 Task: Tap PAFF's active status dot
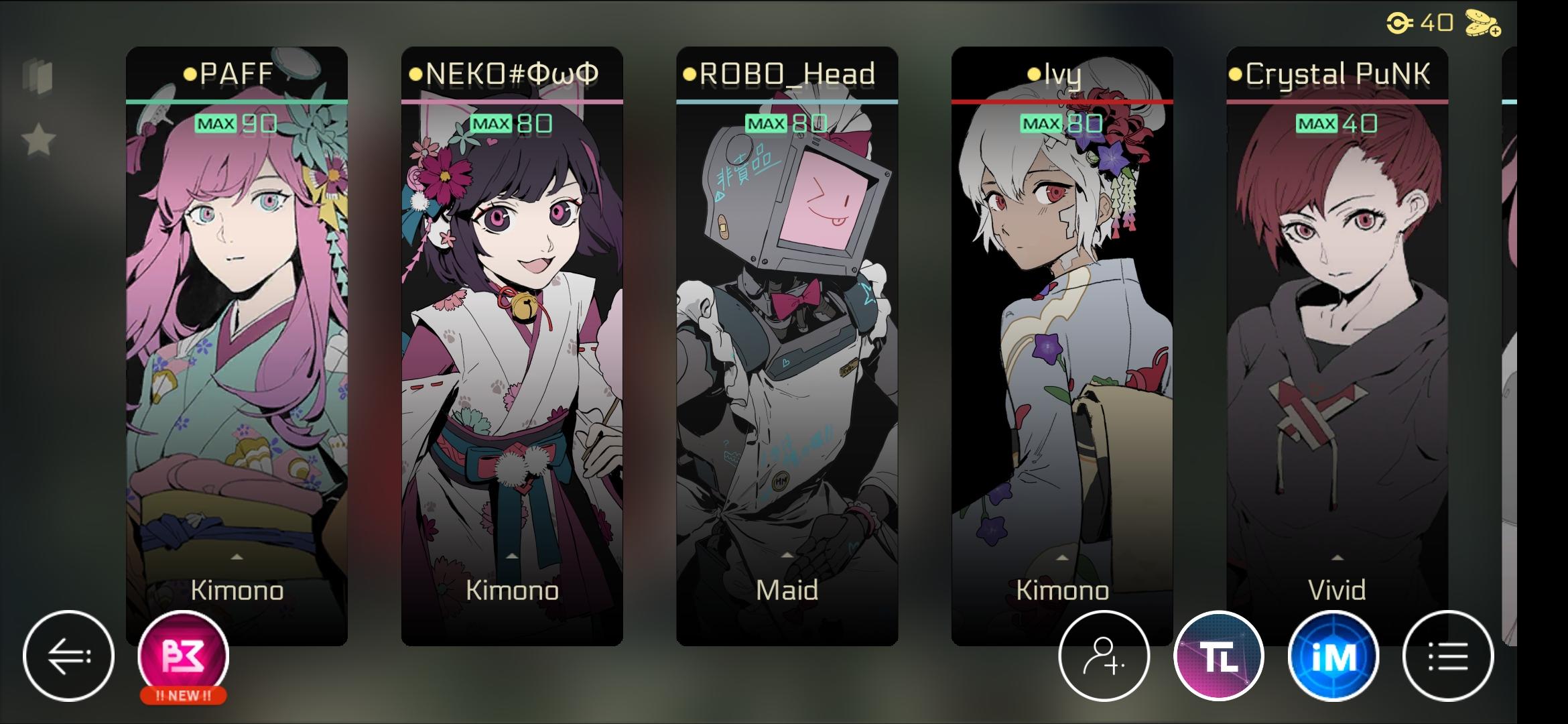(x=190, y=74)
